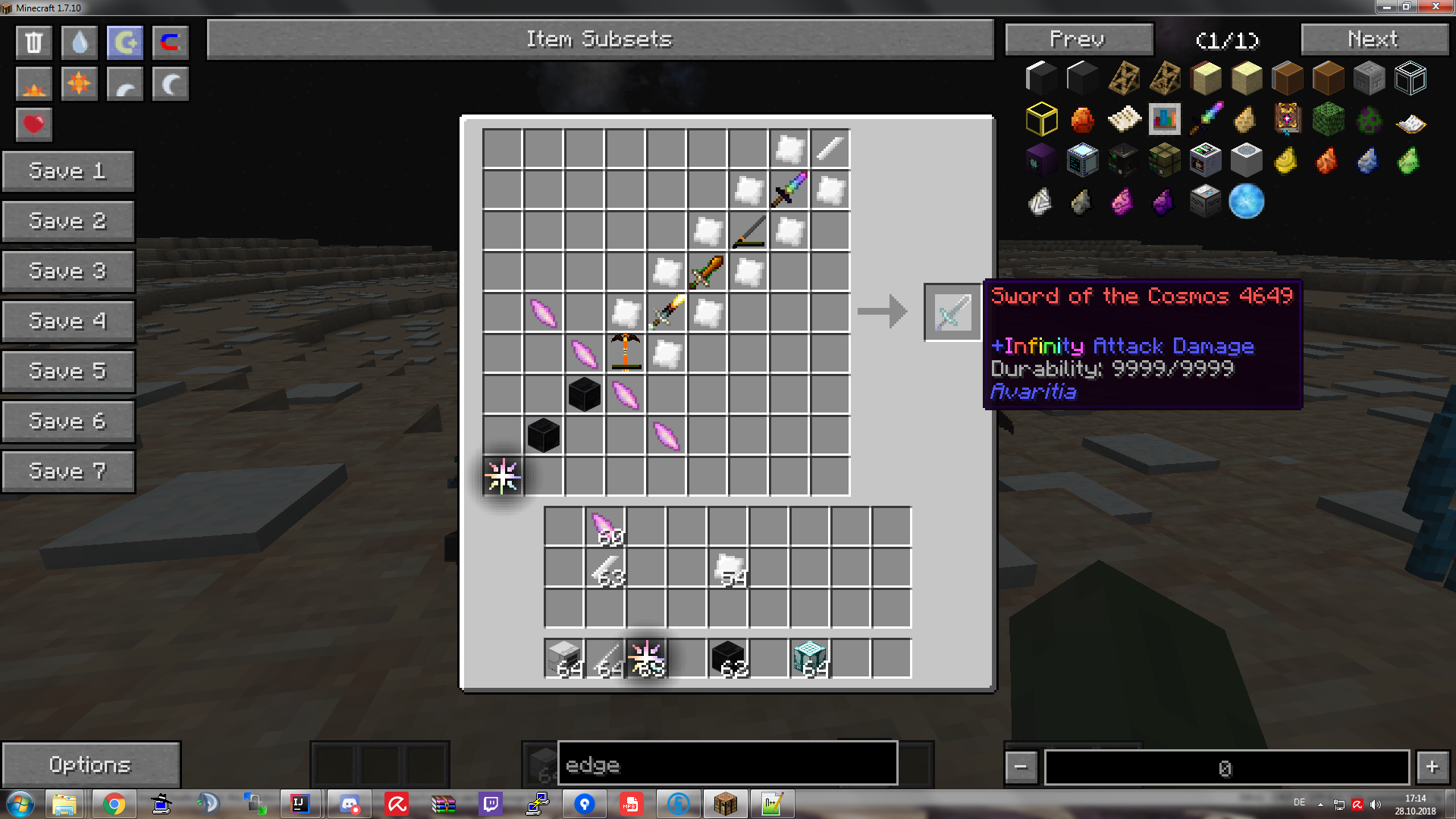Select the rainbow sword item in the right panel
Screen dimensions: 1456x819
coord(1207,118)
